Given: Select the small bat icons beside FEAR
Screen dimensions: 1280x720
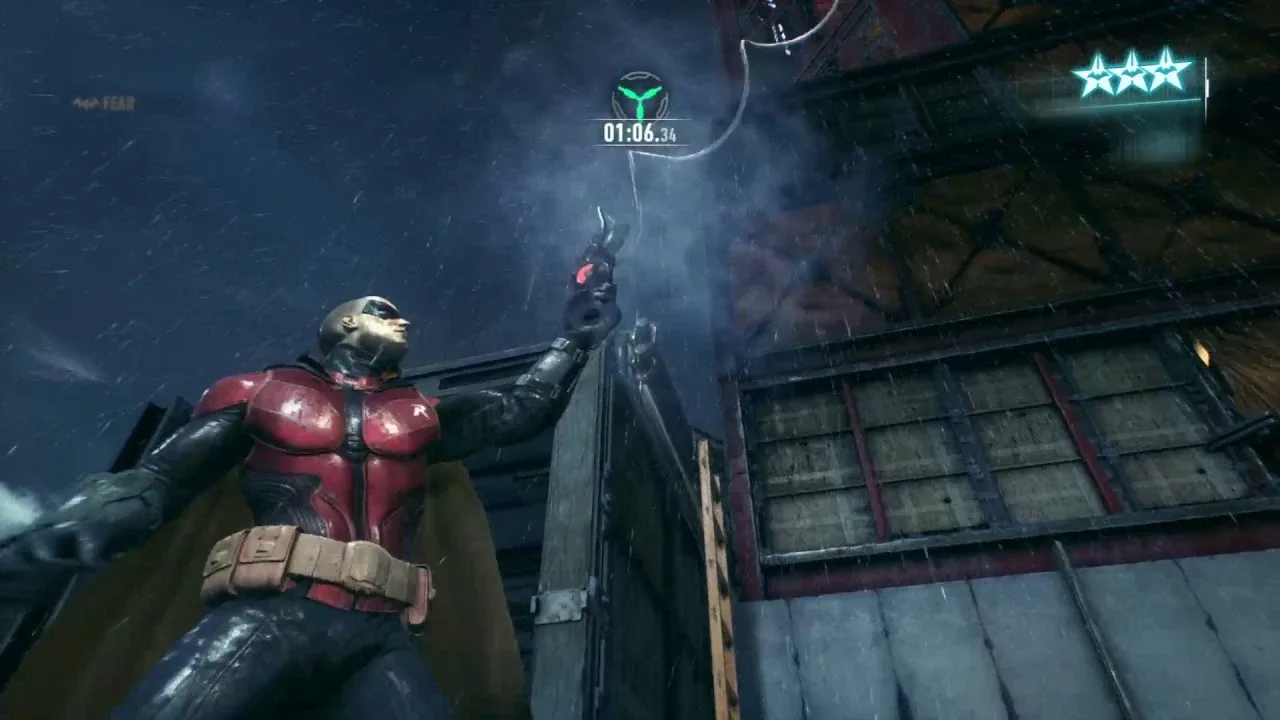Looking at the screenshot, I should [85, 101].
